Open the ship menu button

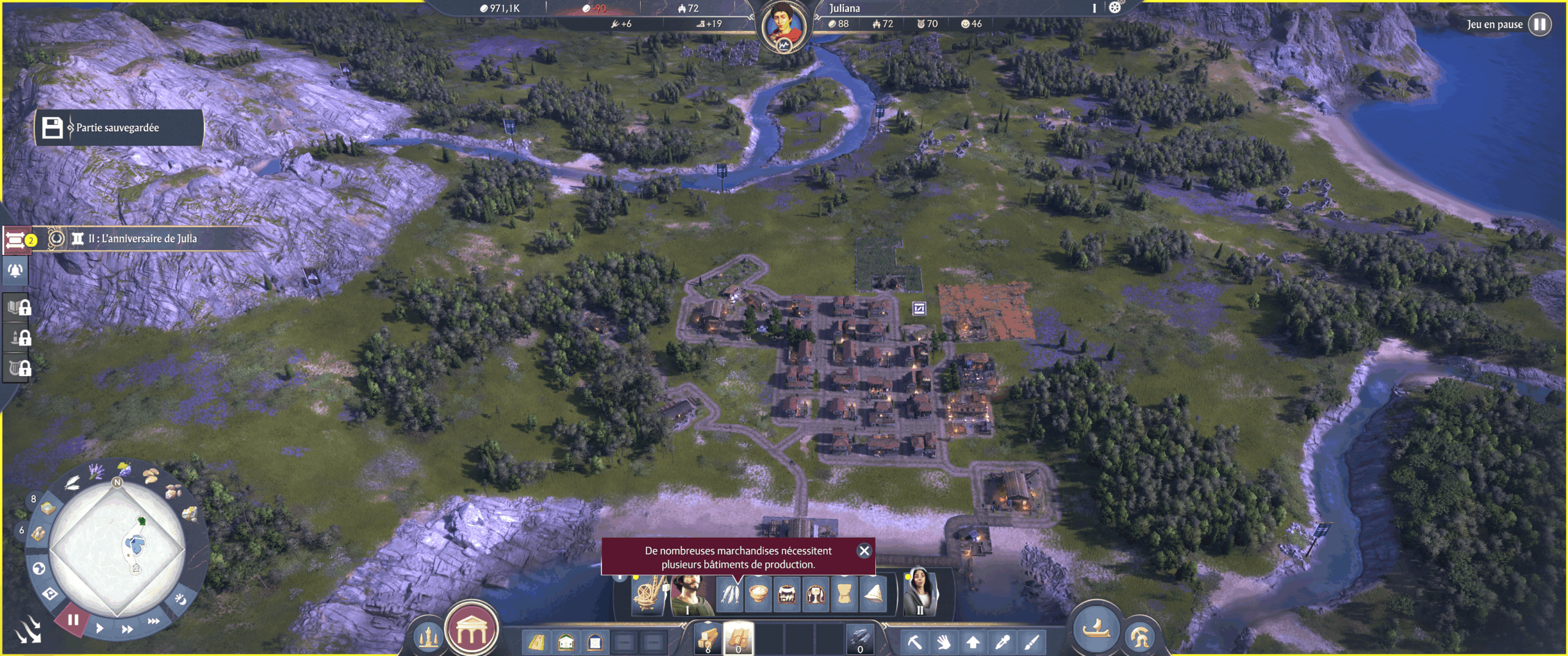tap(1096, 628)
